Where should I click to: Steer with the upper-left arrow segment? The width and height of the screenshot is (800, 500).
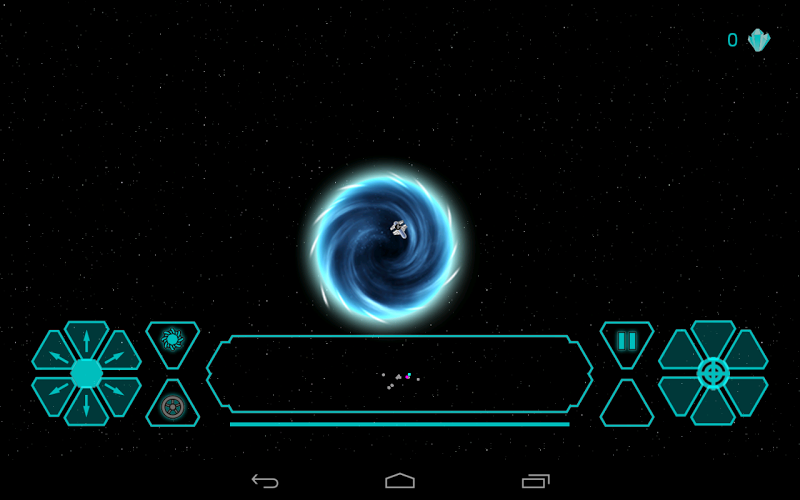click(x=53, y=353)
